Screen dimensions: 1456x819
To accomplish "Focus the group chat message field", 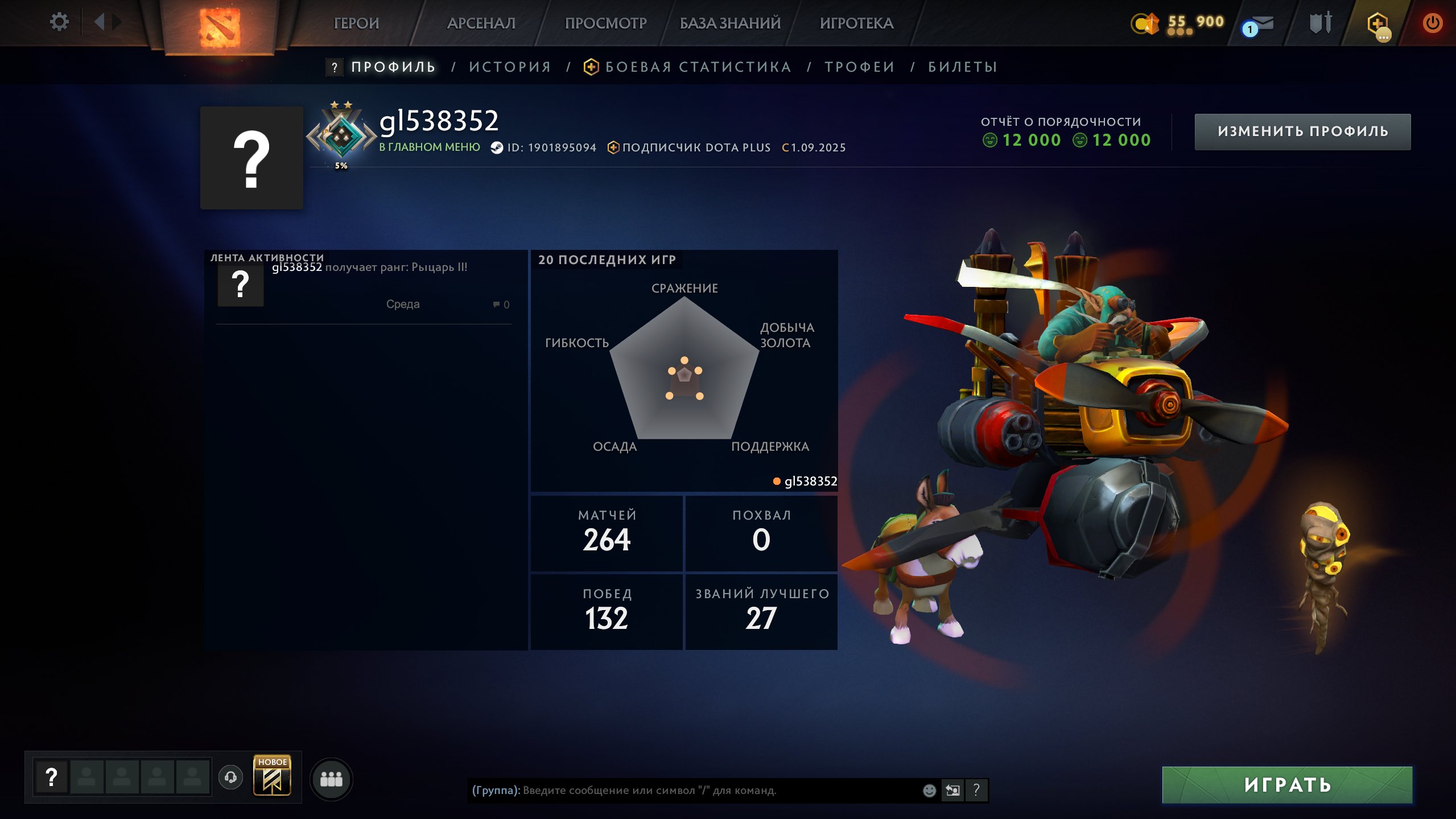I will tap(694, 791).
